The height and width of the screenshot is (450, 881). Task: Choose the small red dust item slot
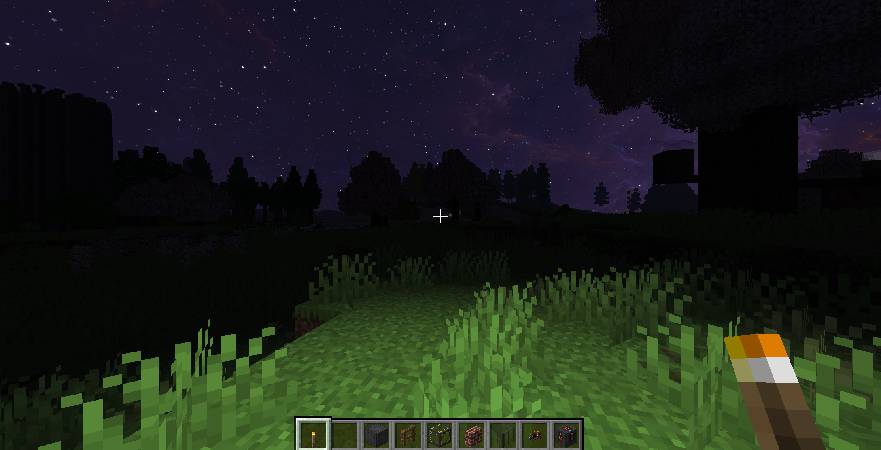pos(534,435)
